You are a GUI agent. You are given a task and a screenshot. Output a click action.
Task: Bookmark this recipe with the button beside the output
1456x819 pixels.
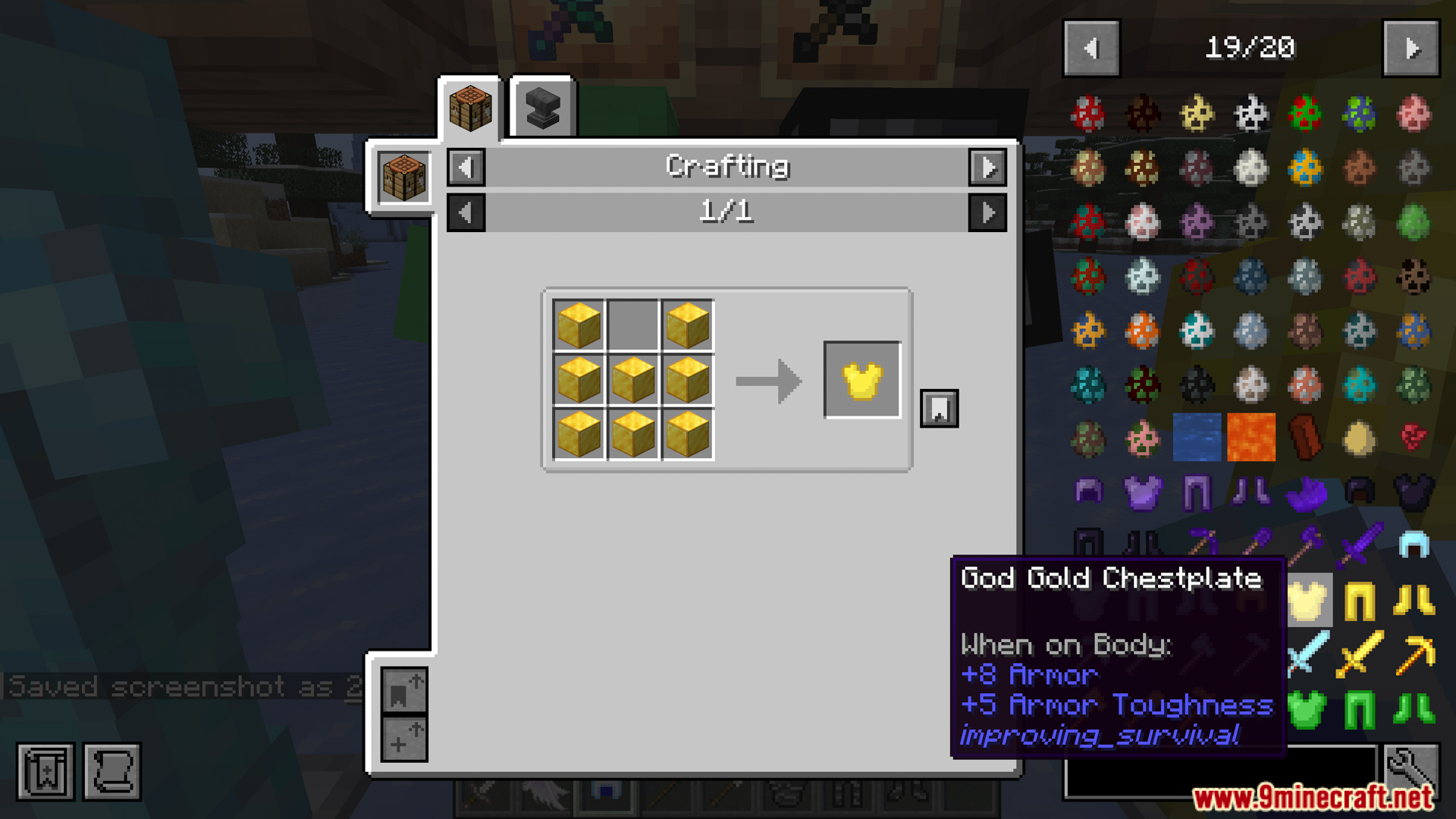point(939,409)
